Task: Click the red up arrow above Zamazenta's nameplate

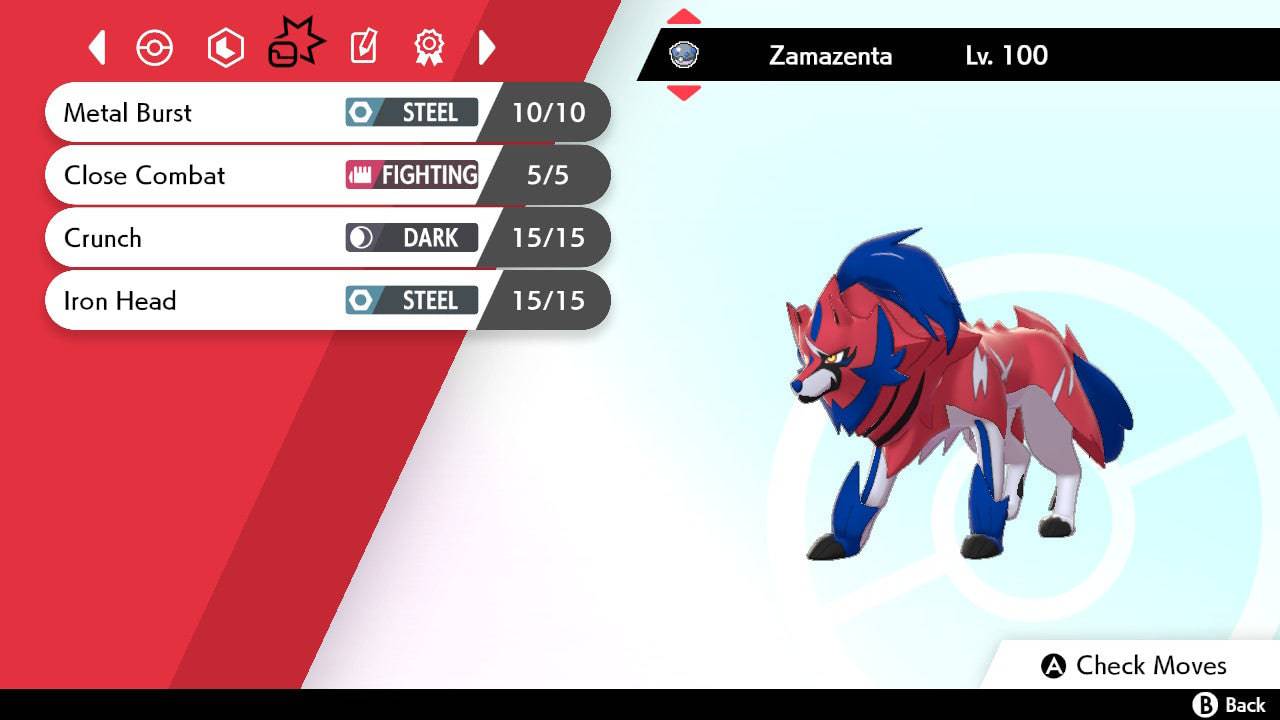Action: click(684, 16)
